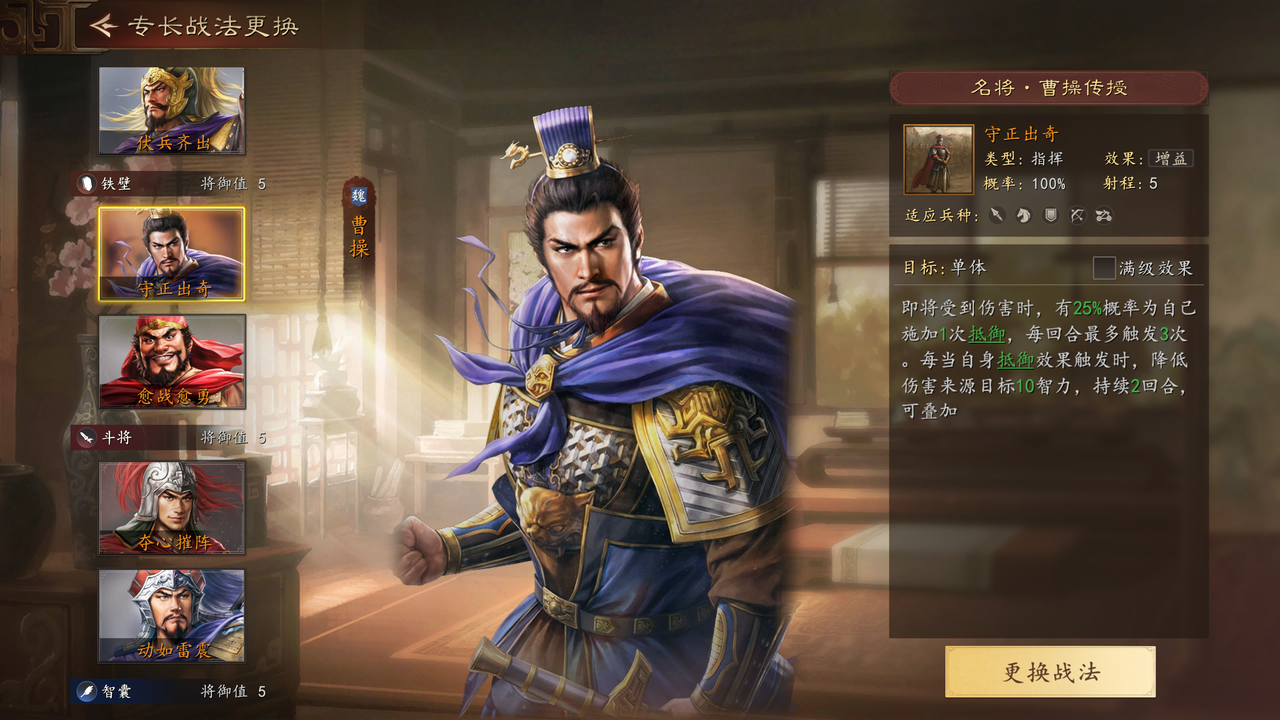Select the 伏兵齐出 tactic card

[171, 111]
